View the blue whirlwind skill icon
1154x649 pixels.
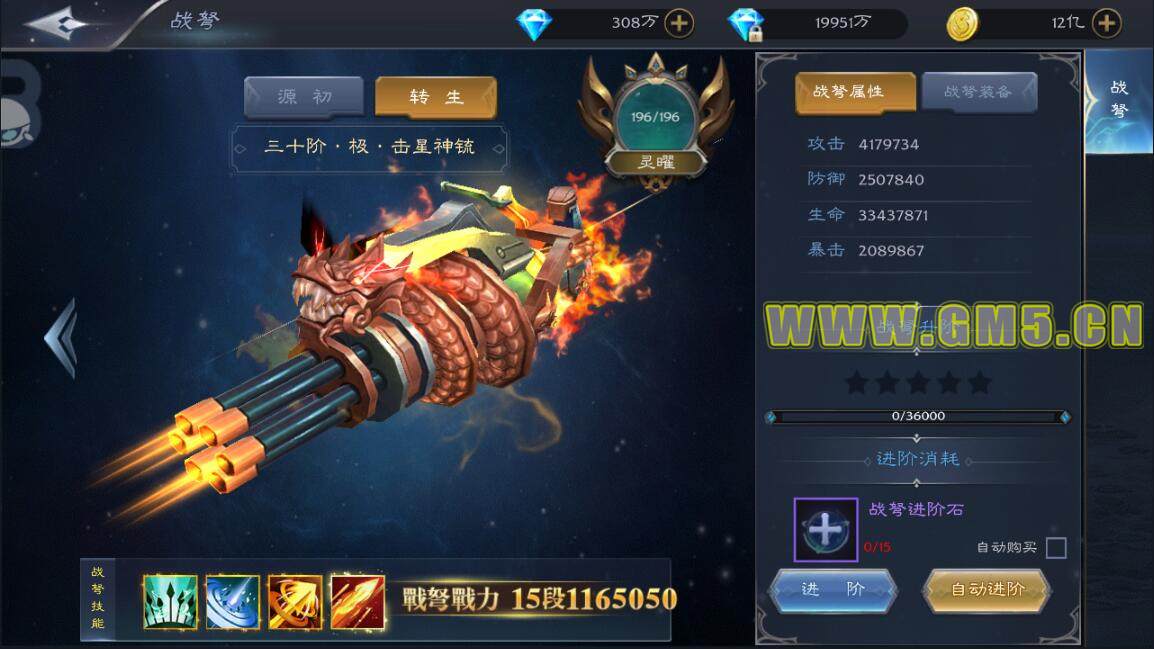232,601
